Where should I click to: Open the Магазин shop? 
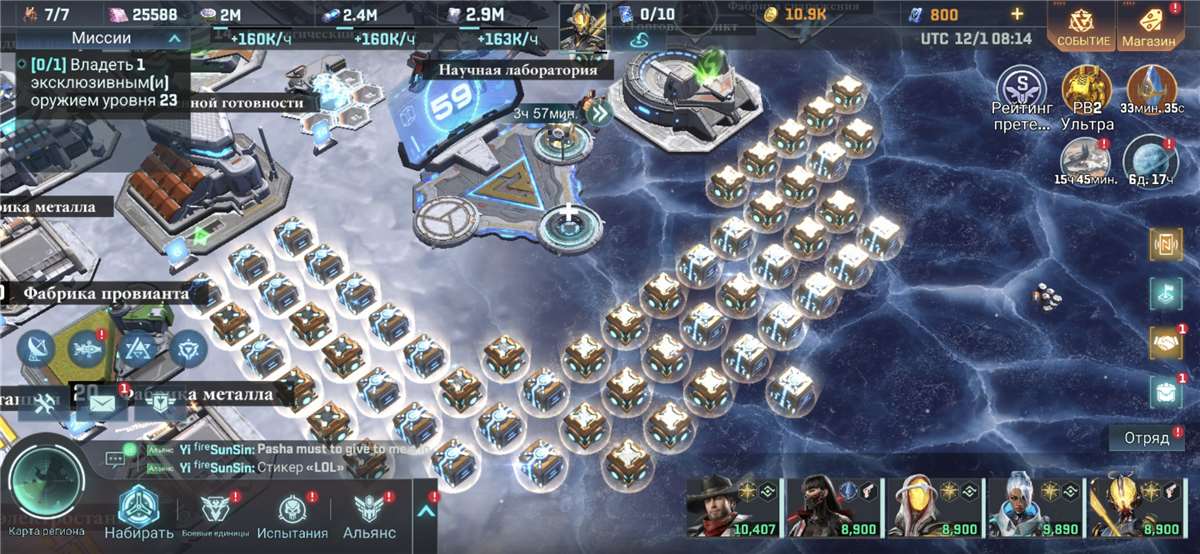tap(1147, 25)
